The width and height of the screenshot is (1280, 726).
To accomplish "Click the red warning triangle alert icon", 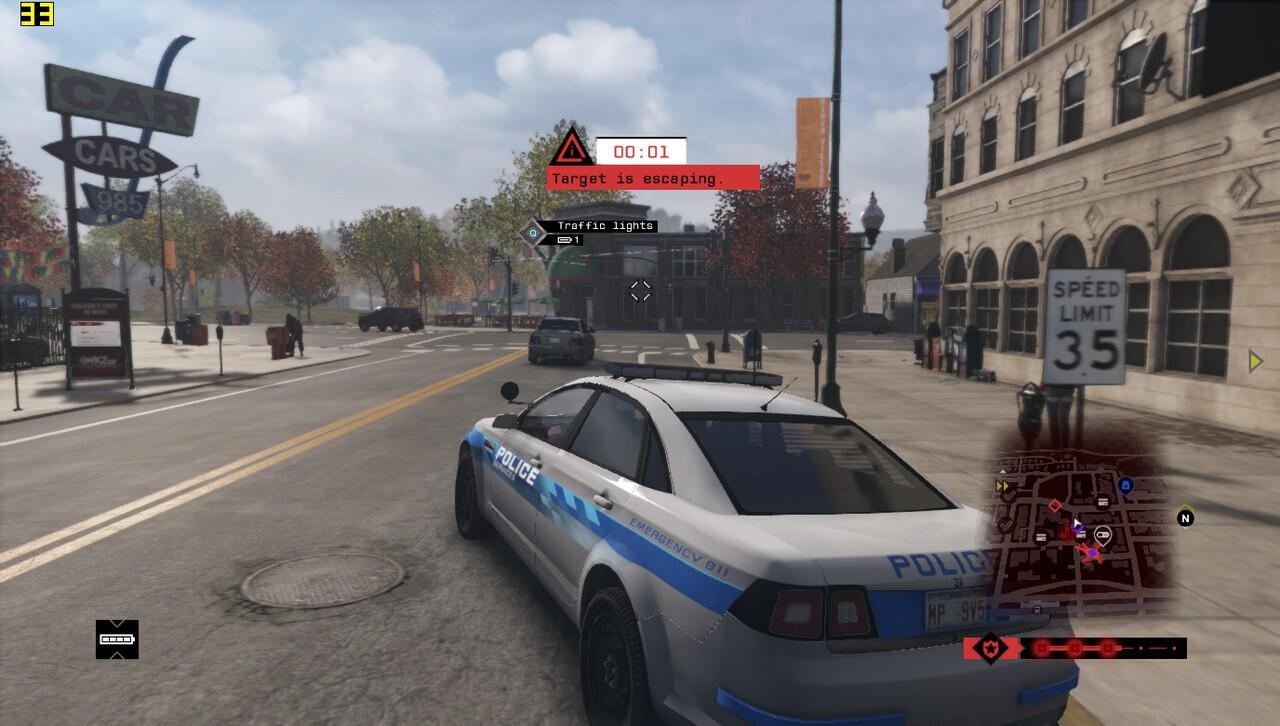I will [571, 148].
